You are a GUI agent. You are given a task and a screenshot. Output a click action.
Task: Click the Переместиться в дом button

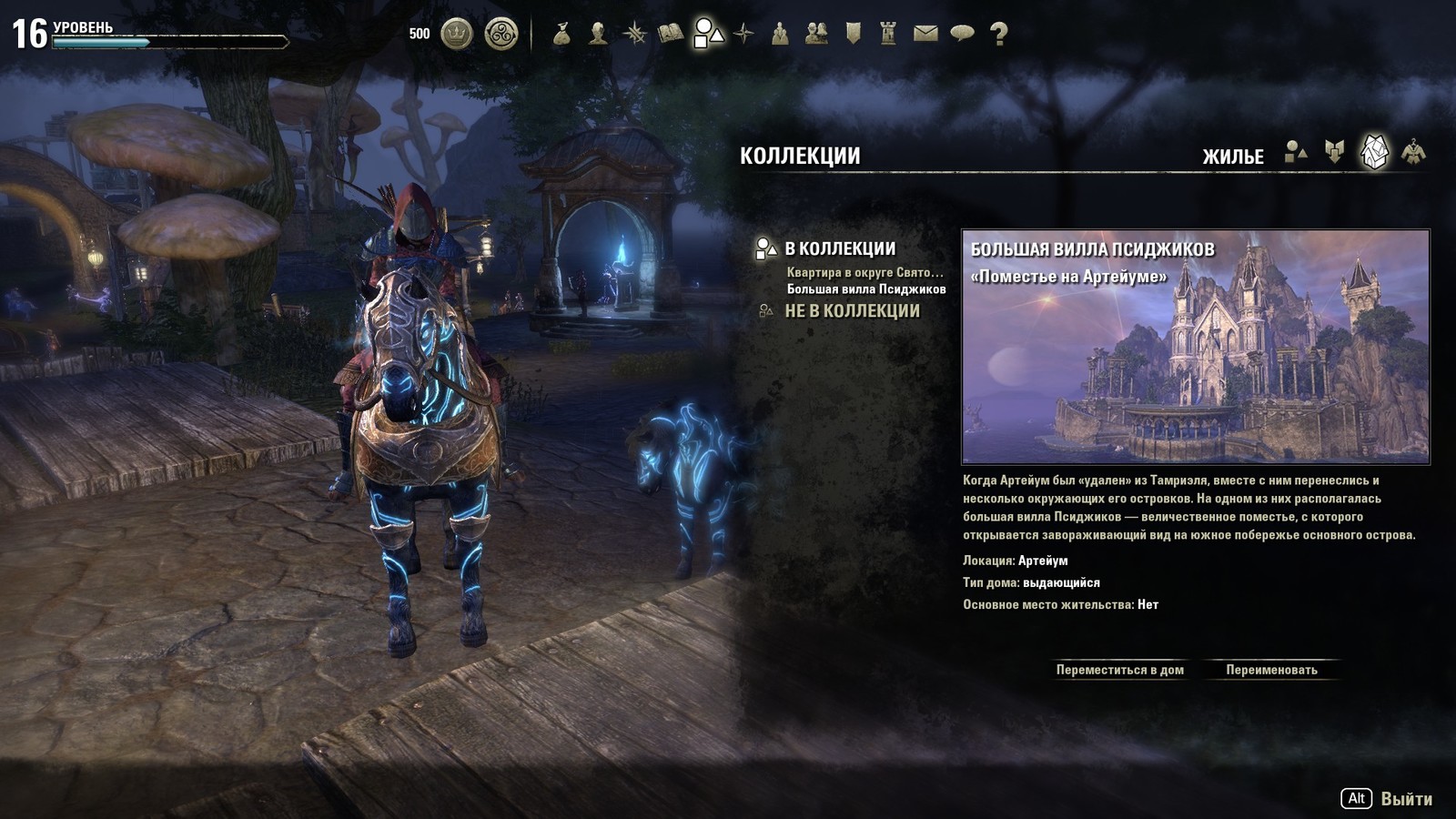(x=1119, y=670)
